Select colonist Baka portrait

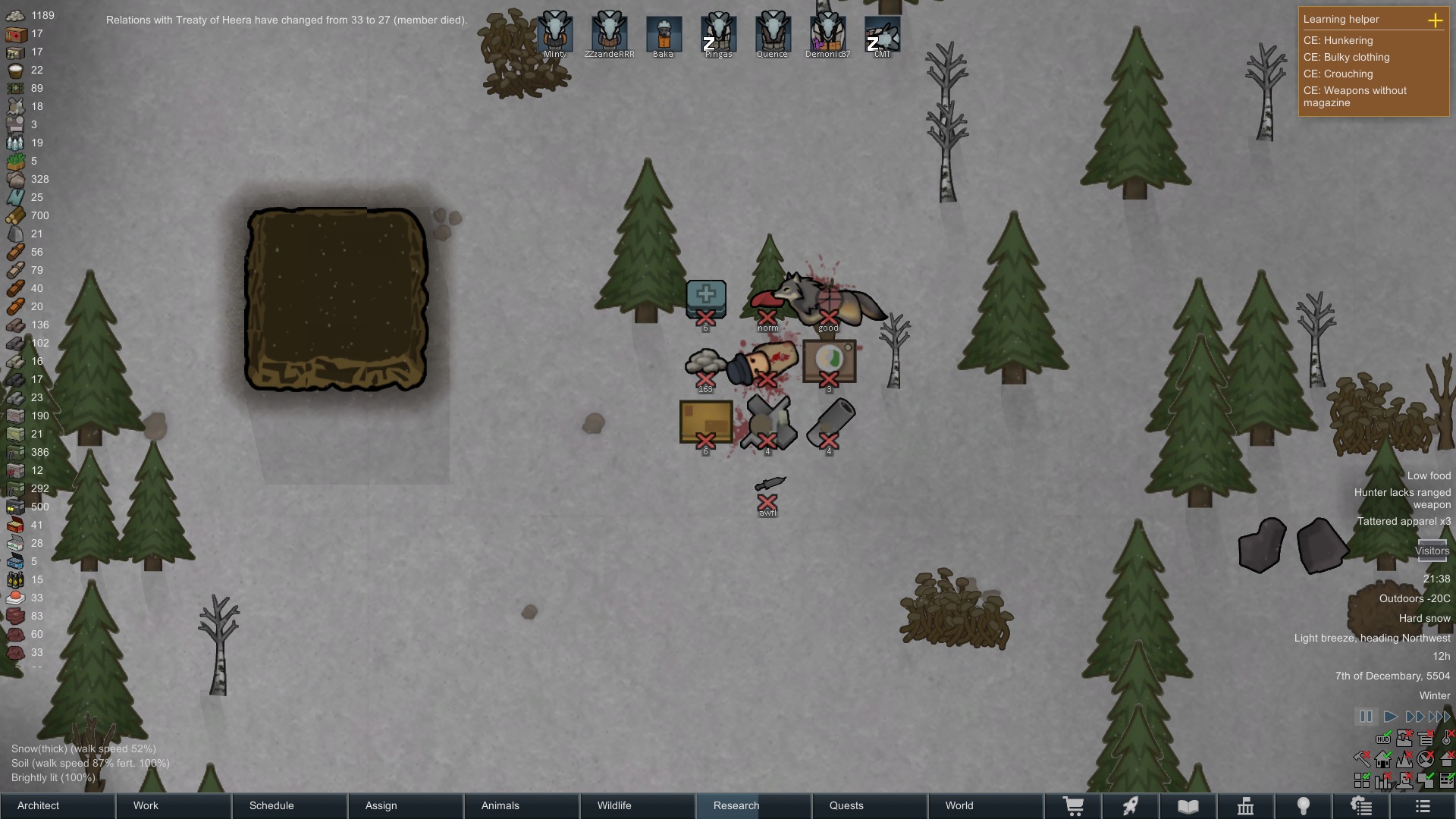point(664,35)
